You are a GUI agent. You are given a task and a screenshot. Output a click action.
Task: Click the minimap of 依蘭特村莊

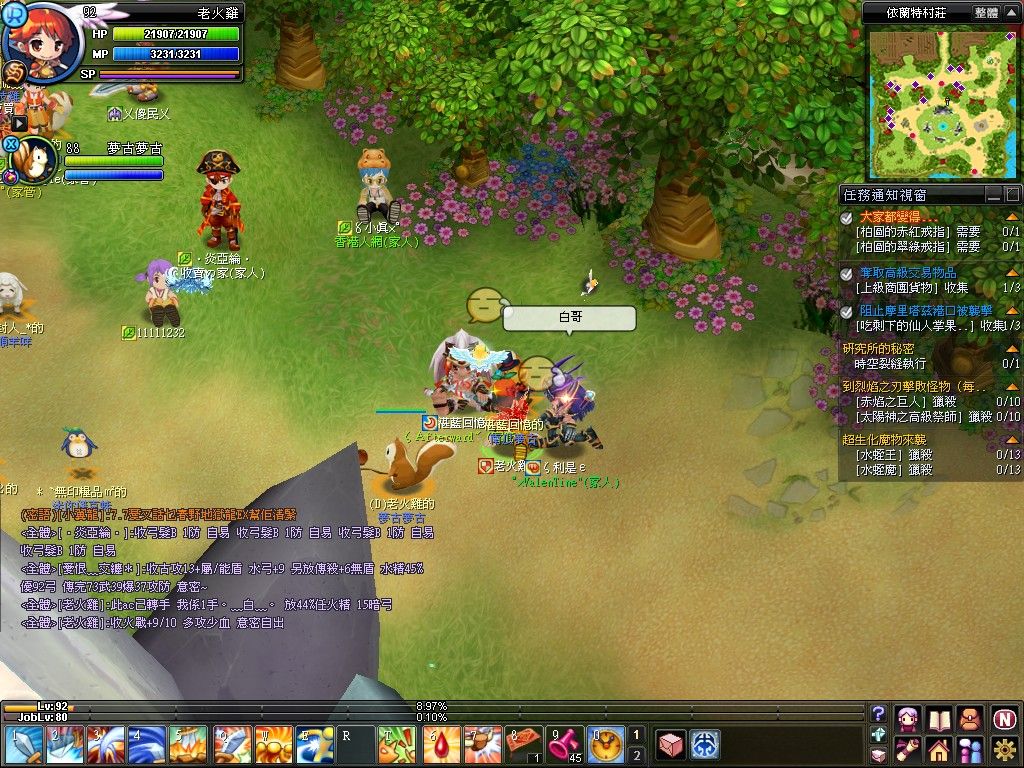pyautogui.click(x=938, y=102)
